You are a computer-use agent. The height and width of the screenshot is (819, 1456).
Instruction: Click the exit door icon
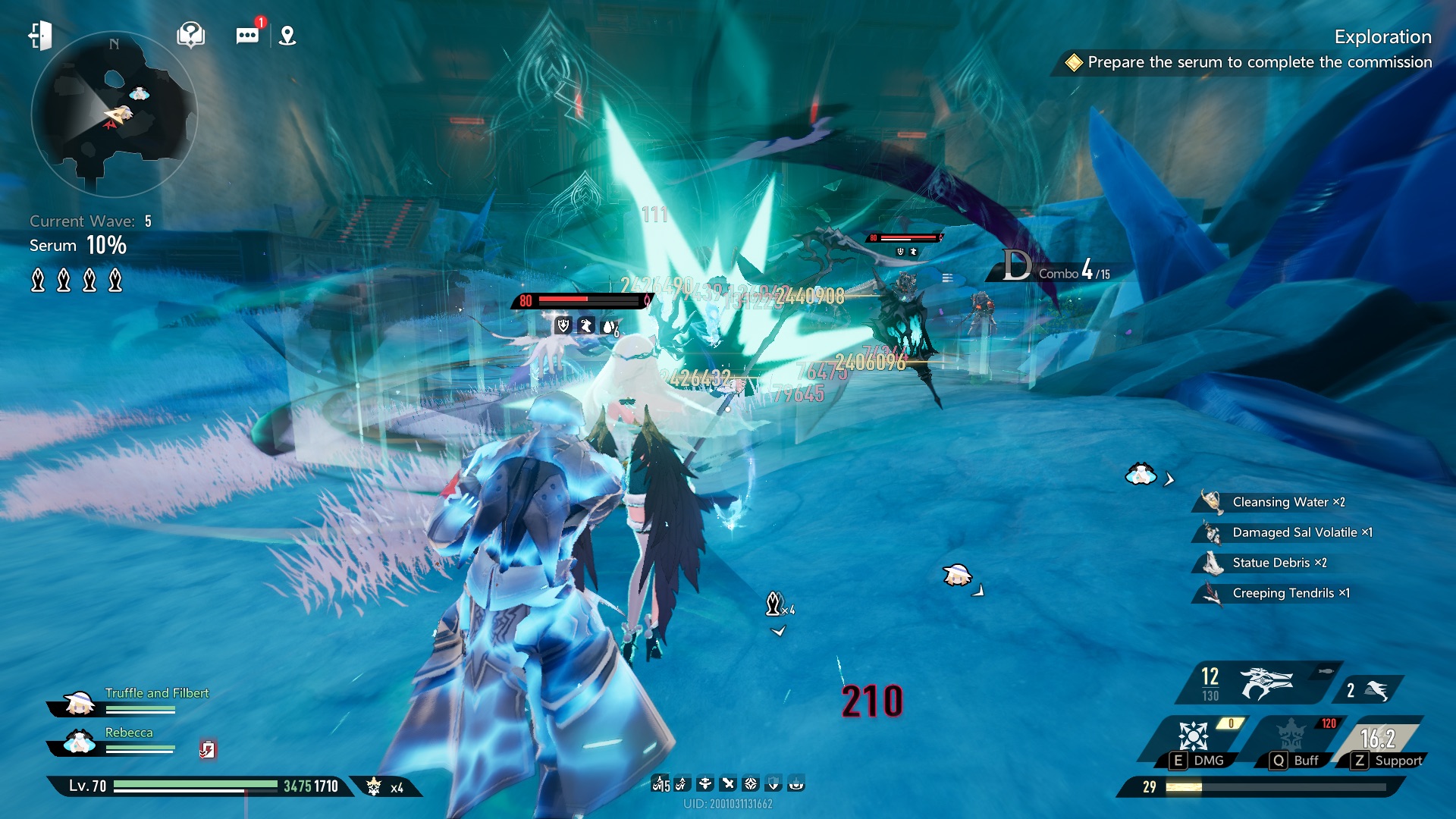[40, 35]
